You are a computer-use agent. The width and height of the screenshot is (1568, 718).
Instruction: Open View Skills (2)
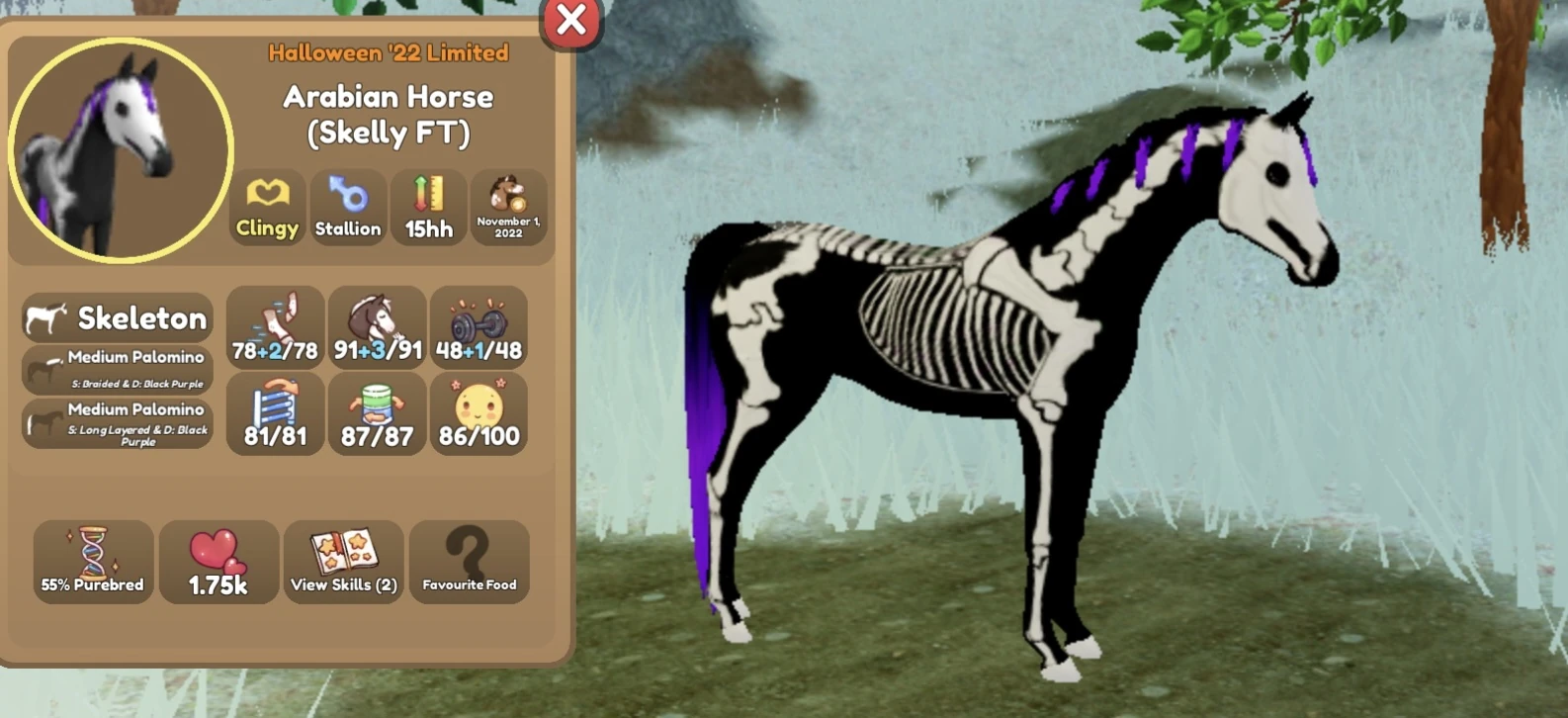coord(343,561)
